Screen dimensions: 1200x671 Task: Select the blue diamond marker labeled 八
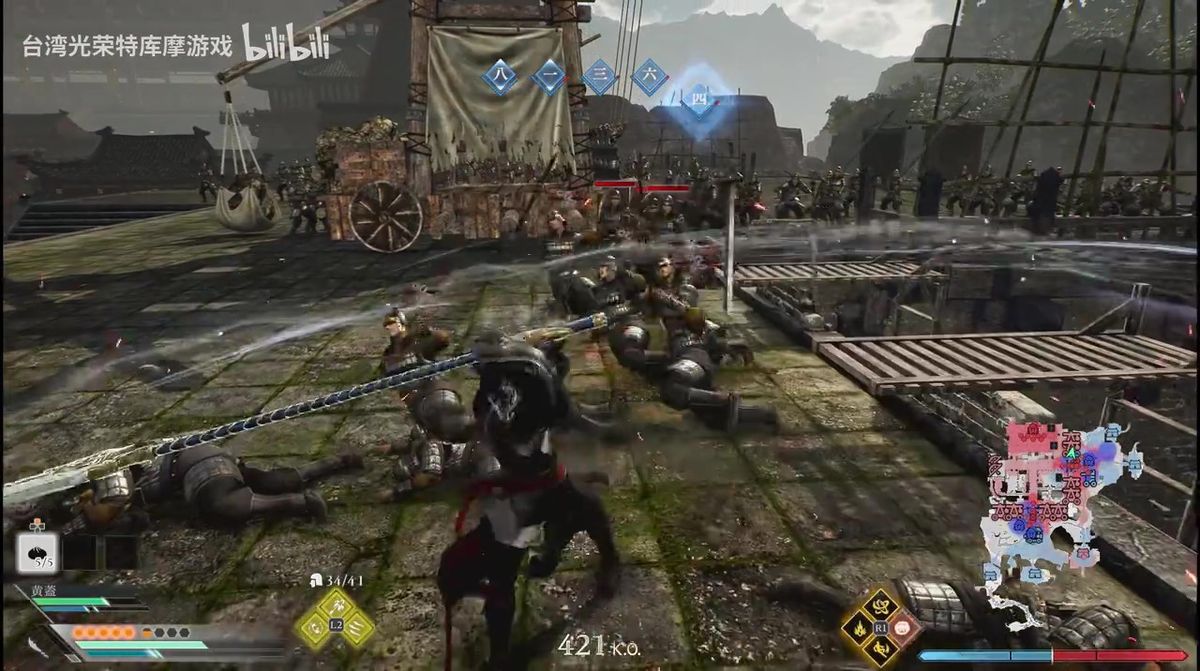pyautogui.click(x=499, y=77)
